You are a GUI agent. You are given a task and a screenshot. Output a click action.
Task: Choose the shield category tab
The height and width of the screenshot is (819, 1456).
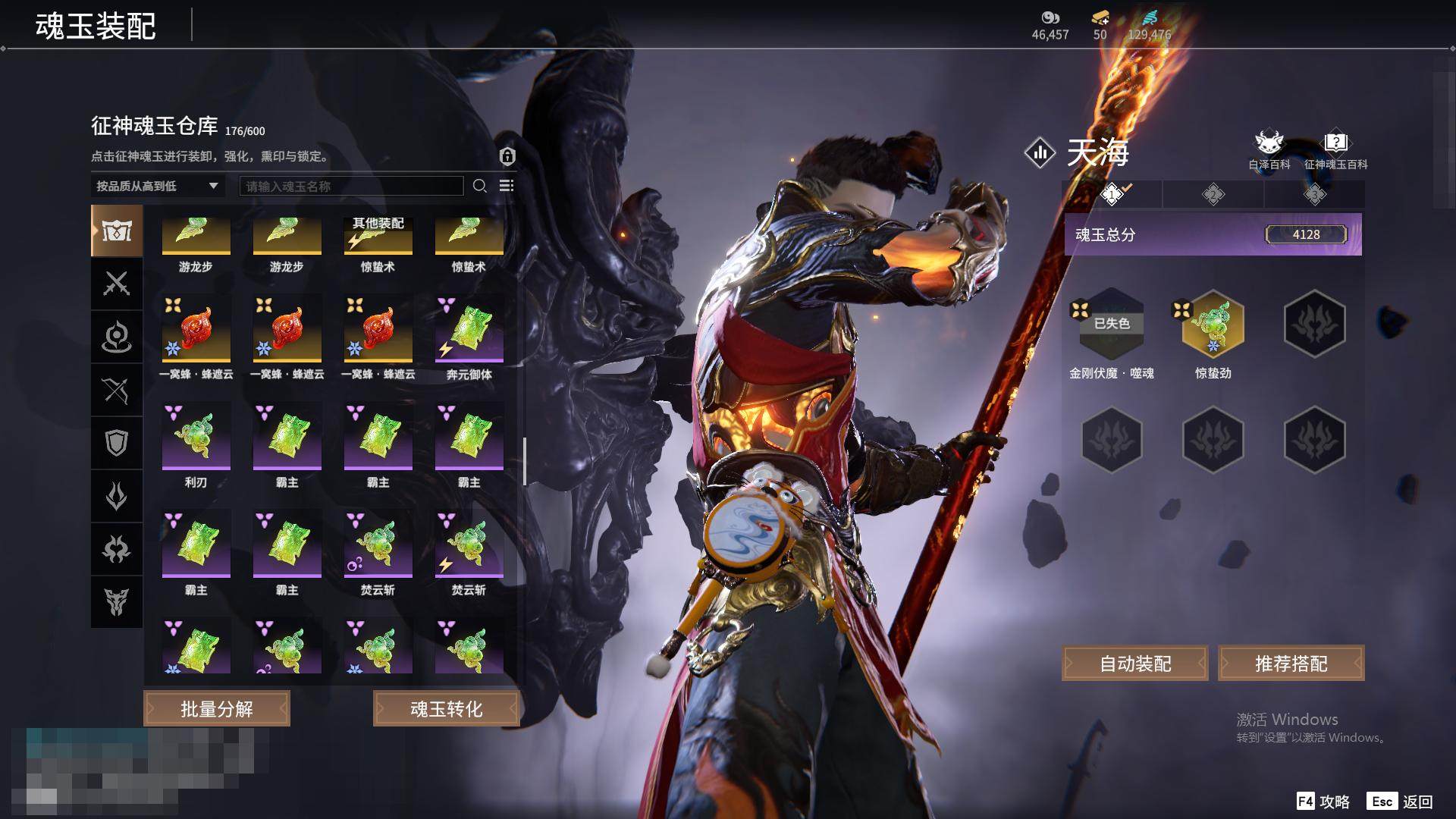pos(117,443)
